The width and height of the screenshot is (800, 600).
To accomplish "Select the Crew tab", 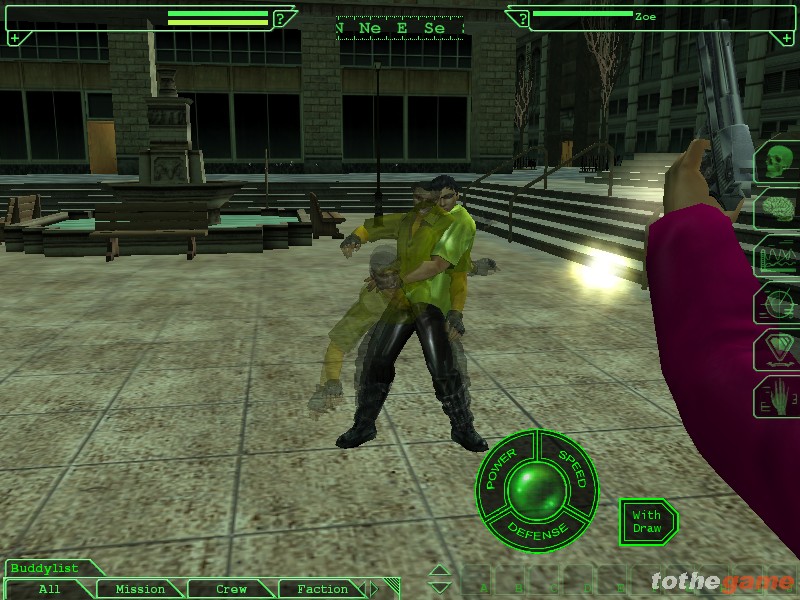I will click(231, 589).
